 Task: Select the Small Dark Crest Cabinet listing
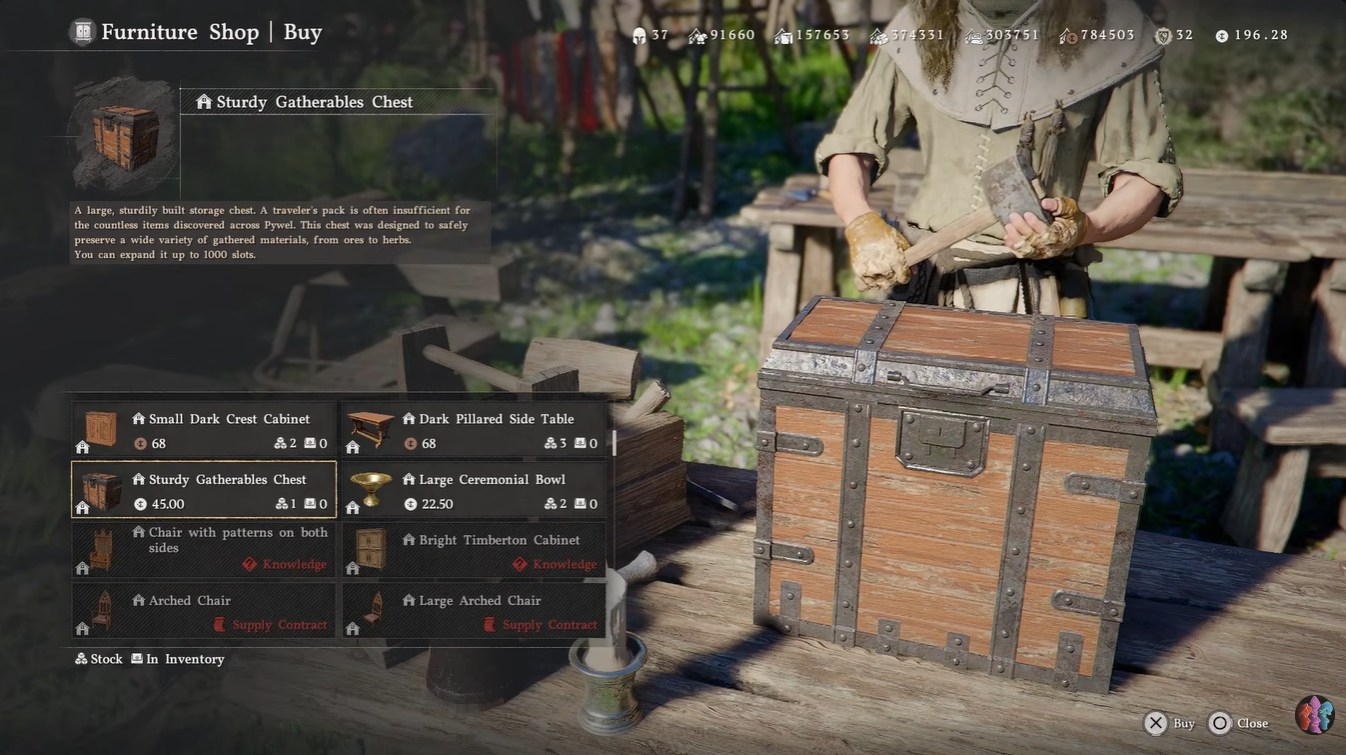(200, 430)
